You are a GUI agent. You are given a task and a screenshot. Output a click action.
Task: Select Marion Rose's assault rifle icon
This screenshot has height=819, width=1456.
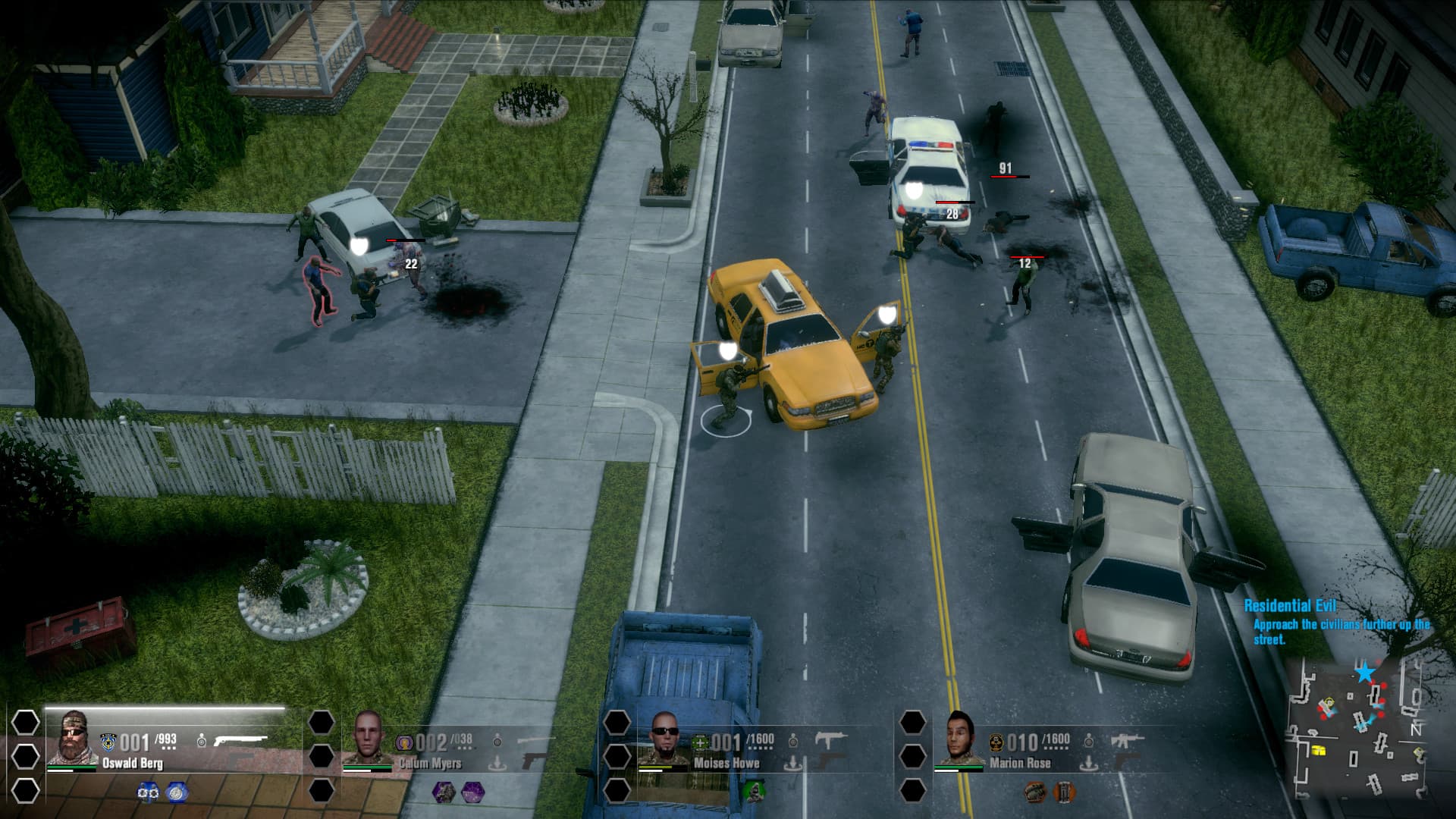click(x=1128, y=740)
